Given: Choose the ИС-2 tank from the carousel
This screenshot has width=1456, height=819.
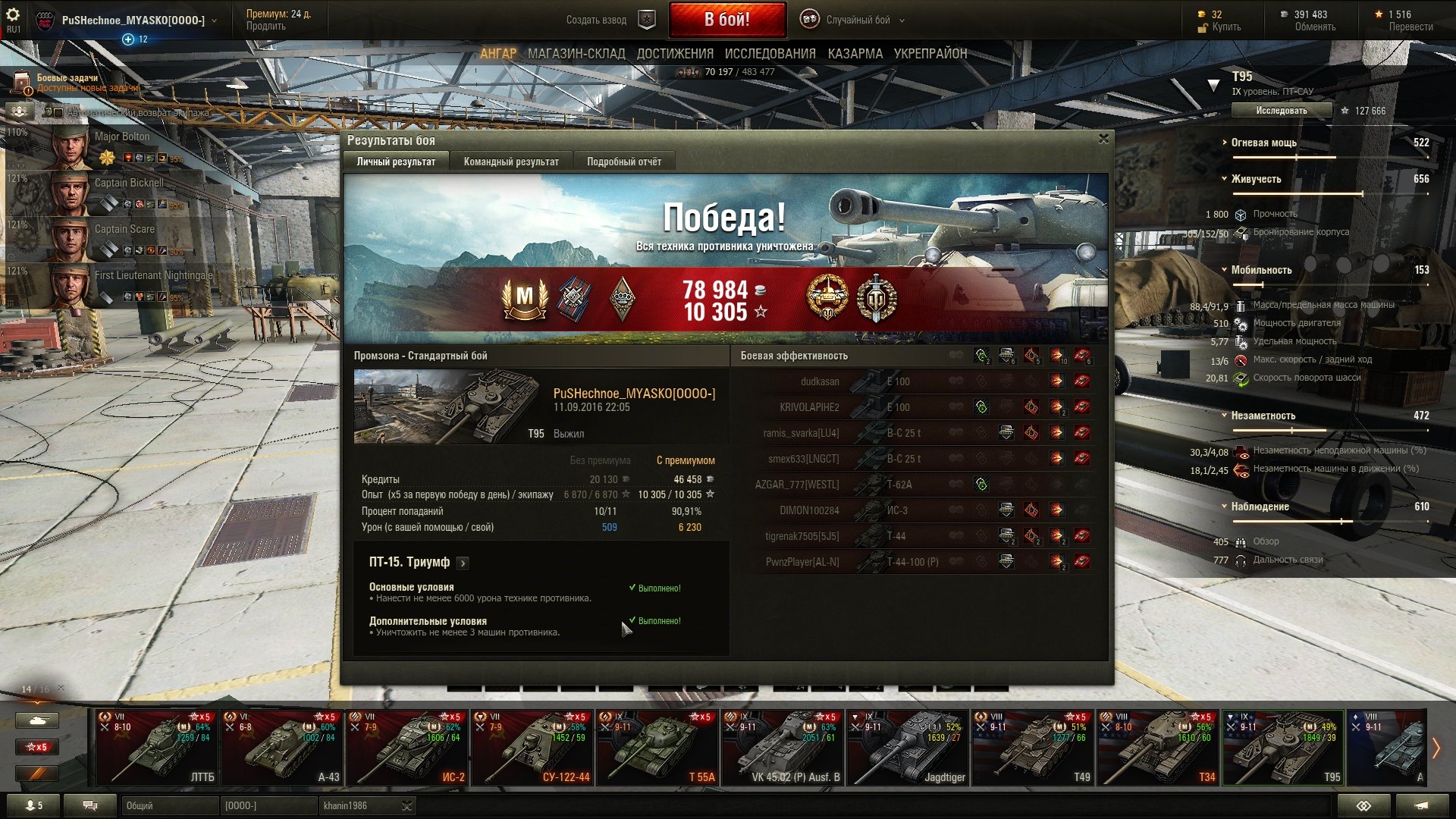Looking at the screenshot, I should click(x=407, y=748).
